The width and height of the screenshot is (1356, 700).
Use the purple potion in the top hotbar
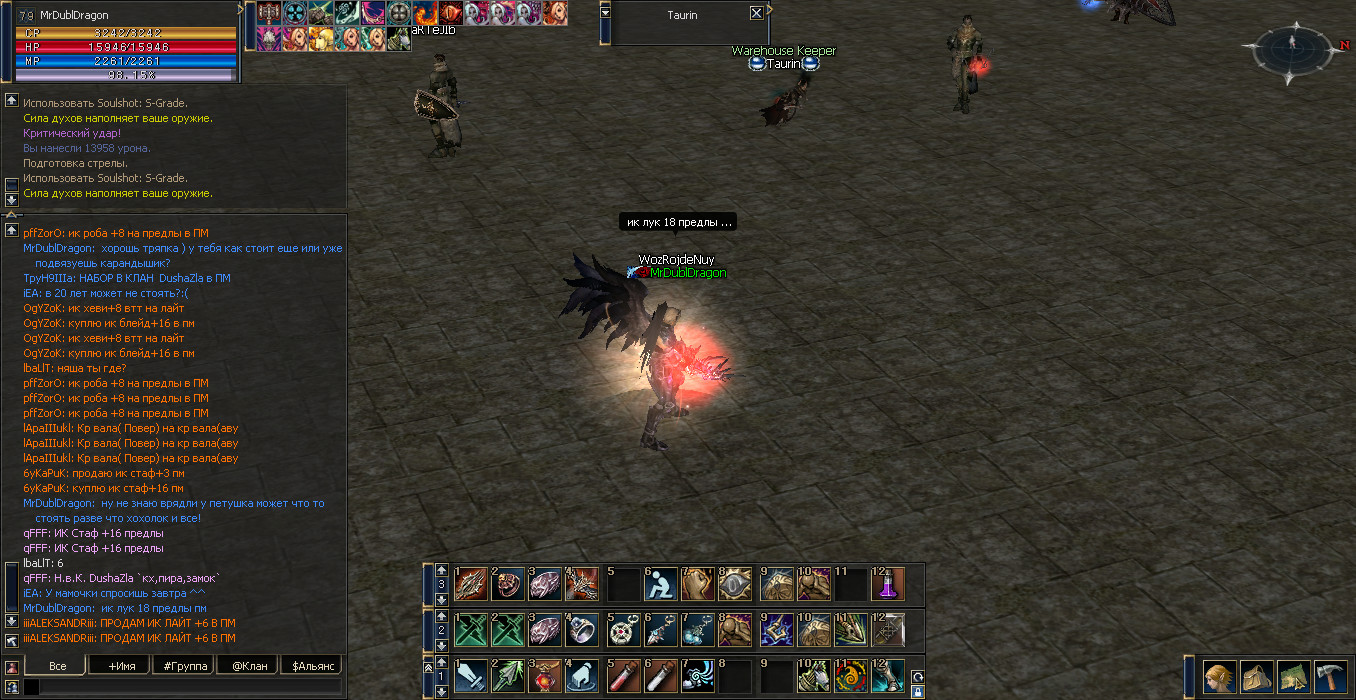tap(887, 584)
